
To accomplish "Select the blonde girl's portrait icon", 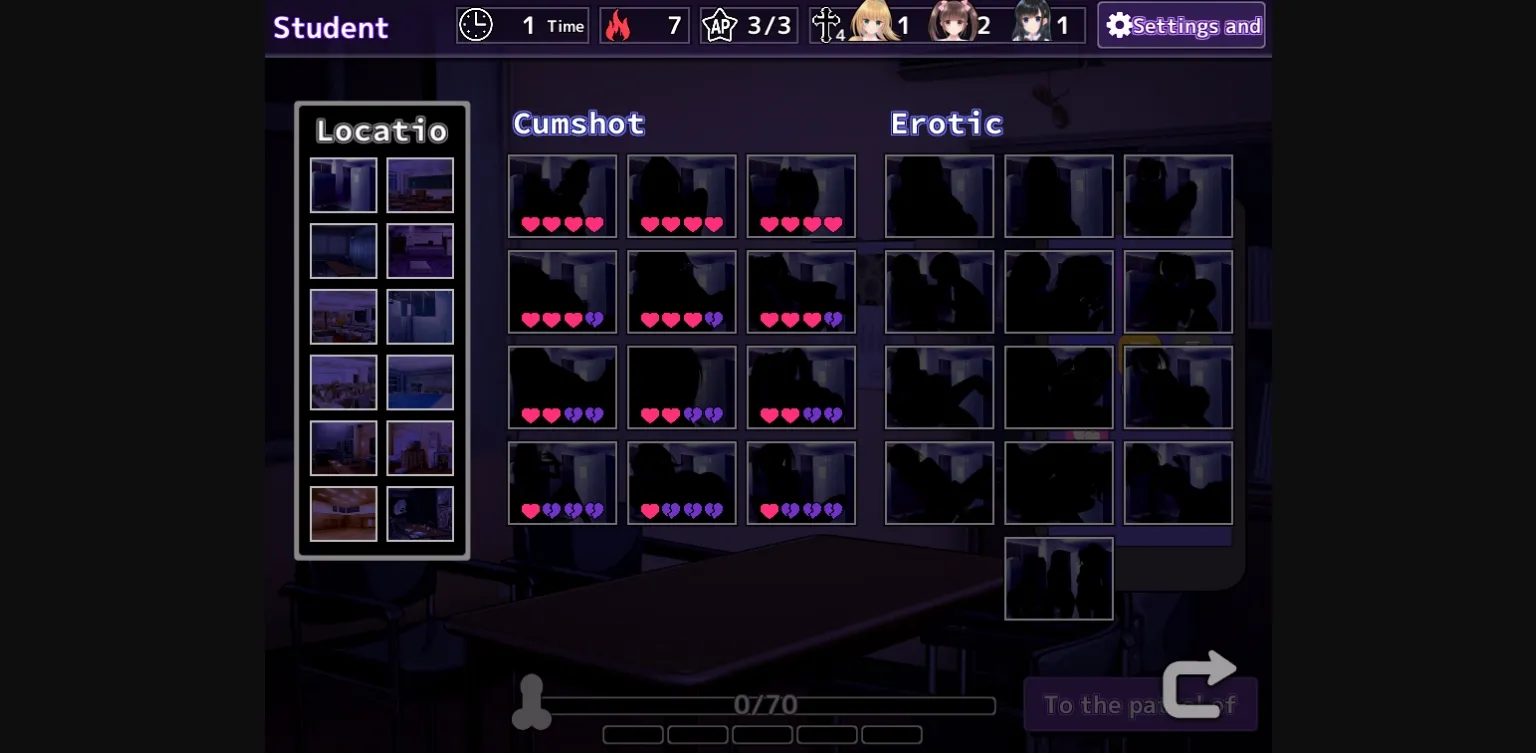I will click(874, 23).
